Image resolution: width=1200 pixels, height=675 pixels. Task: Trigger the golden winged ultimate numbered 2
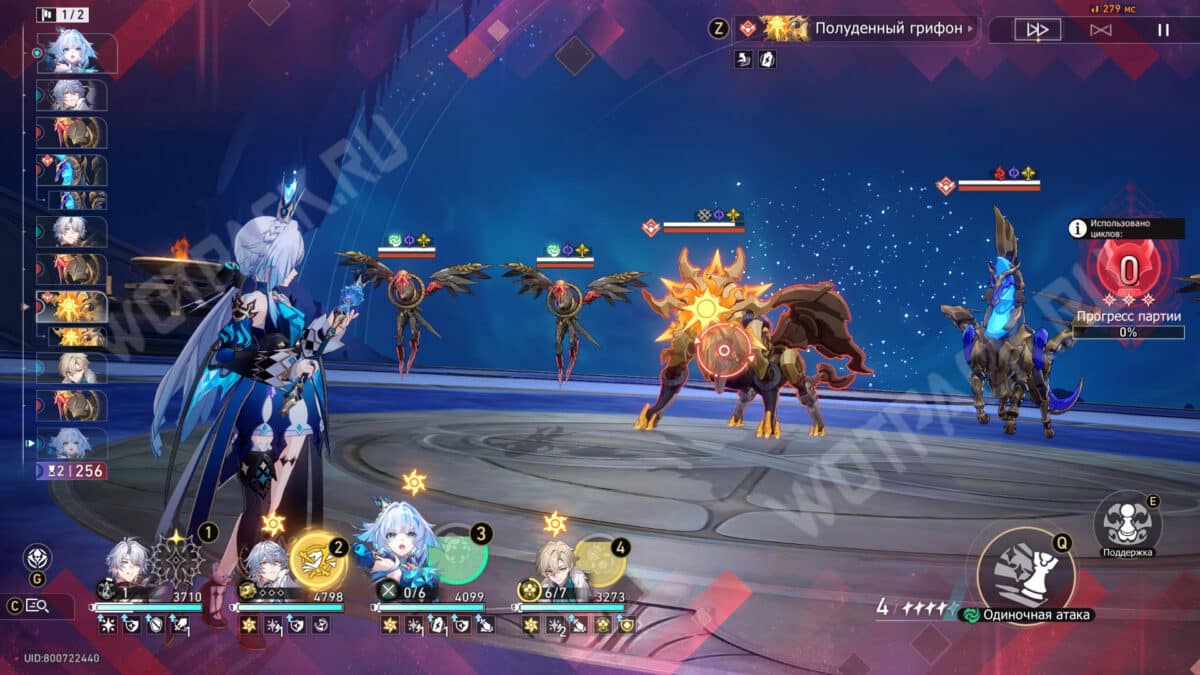click(x=317, y=560)
